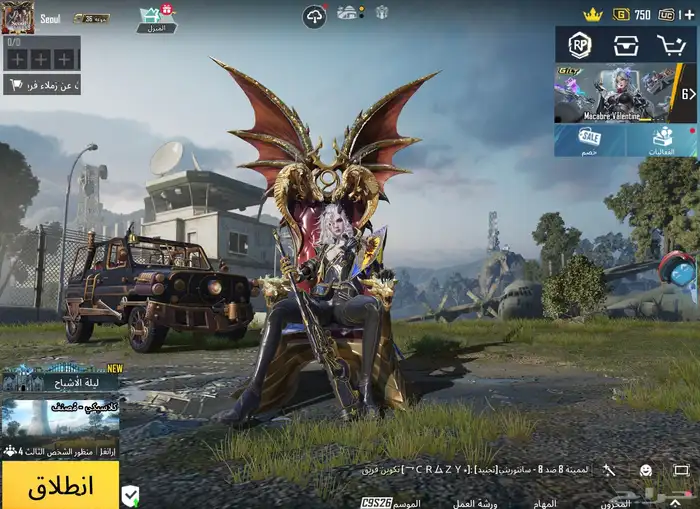Screen dimensions: 700x509
Task: Find teammates with the recruit flag button
Action: click(40, 85)
